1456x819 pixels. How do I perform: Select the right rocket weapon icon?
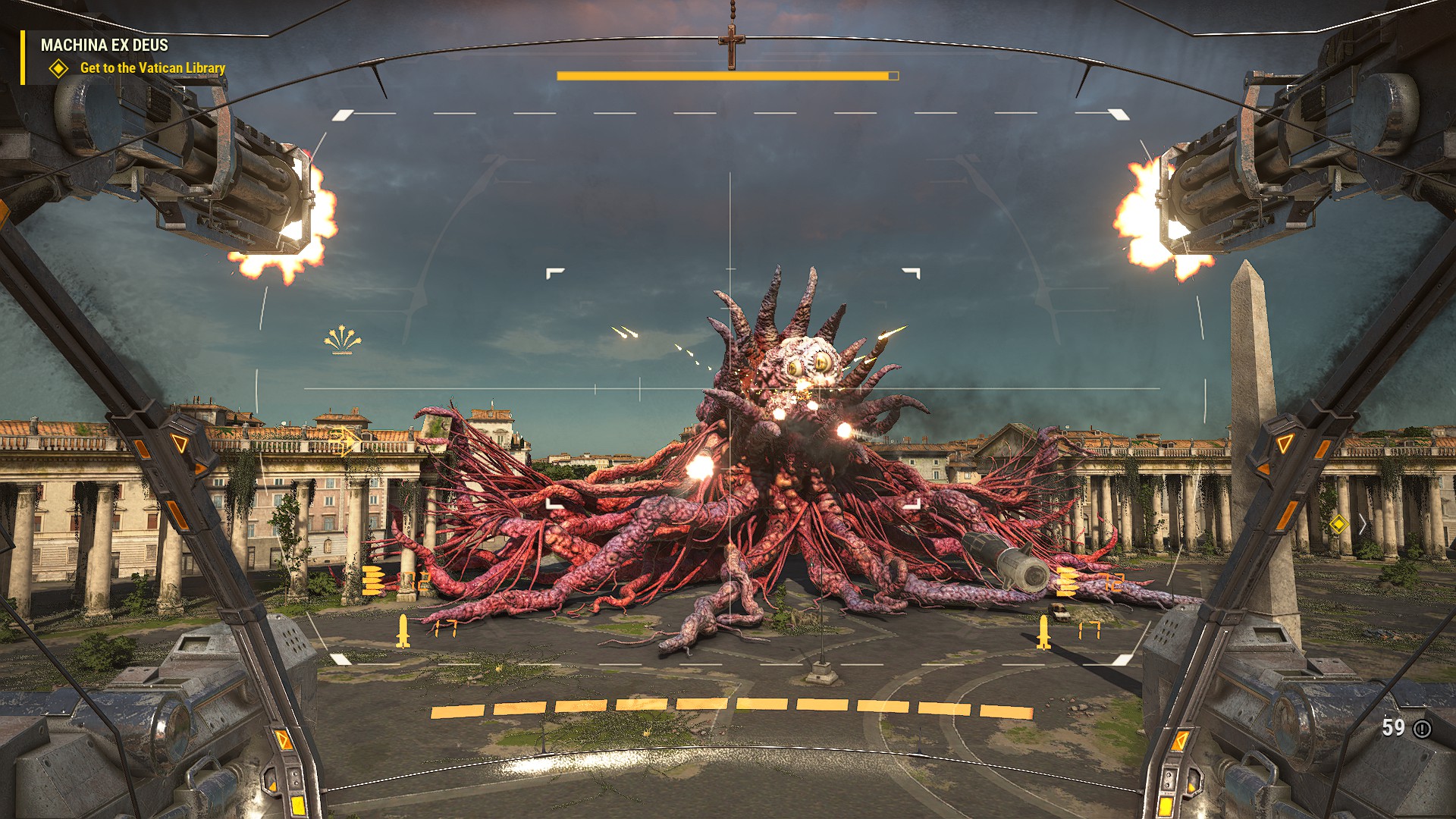1044,632
